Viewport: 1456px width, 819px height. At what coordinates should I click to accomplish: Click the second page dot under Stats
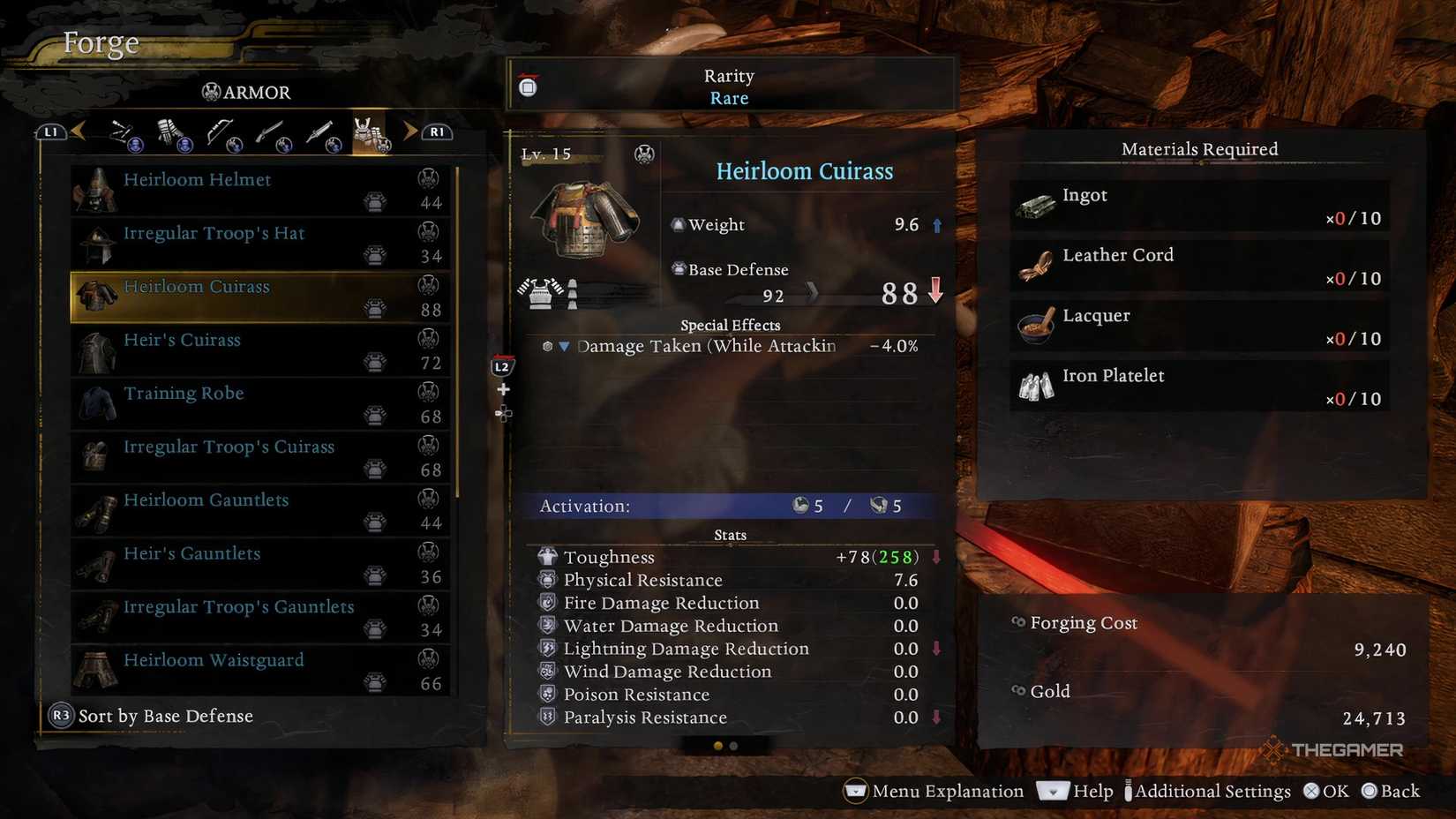(x=735, y=746)
